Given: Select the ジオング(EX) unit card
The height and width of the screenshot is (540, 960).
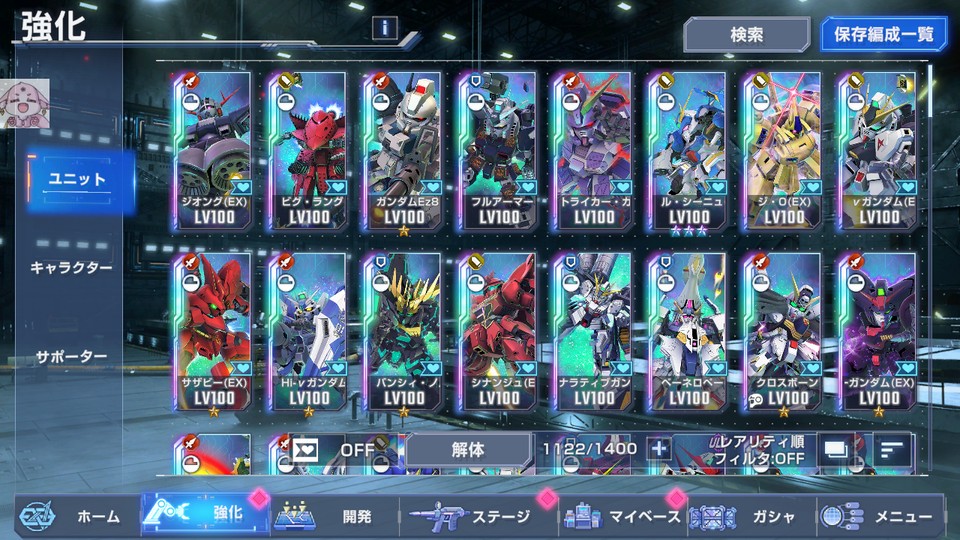Looking at the screenshot, I should pyautogui.click(x=211, y=150).
